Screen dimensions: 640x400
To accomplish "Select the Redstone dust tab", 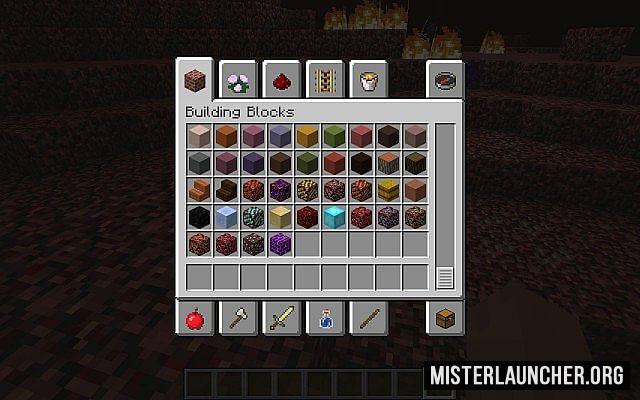I will coord(282,80).
